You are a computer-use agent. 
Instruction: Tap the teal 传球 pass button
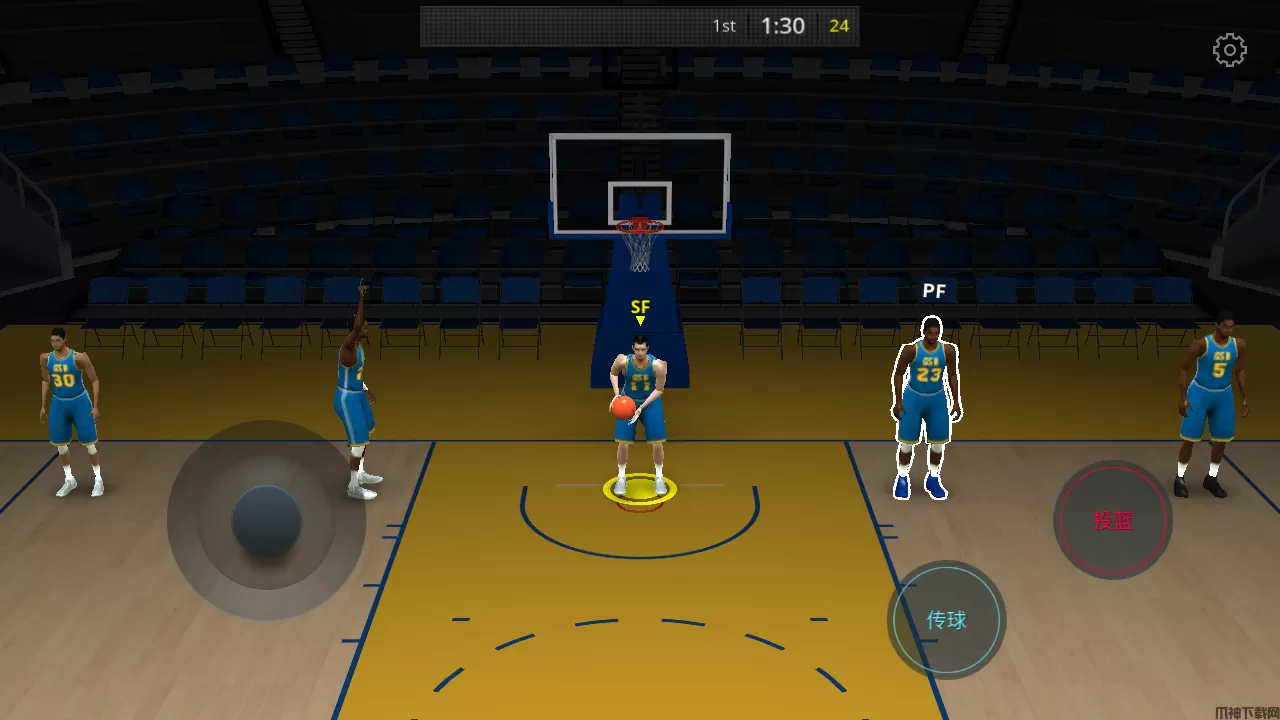click(x=946, y=620)
